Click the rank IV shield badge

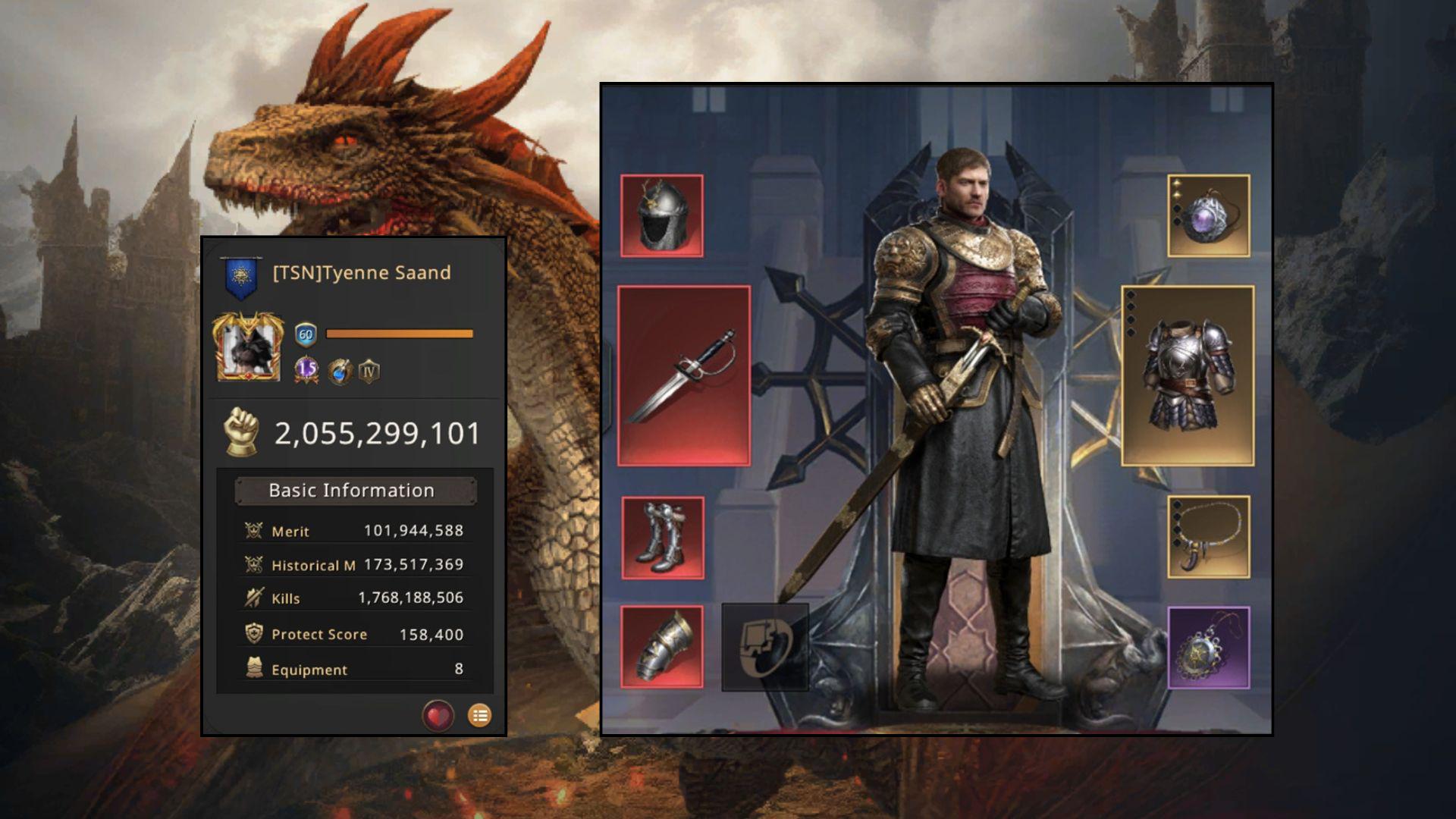[x=369, y=372]
